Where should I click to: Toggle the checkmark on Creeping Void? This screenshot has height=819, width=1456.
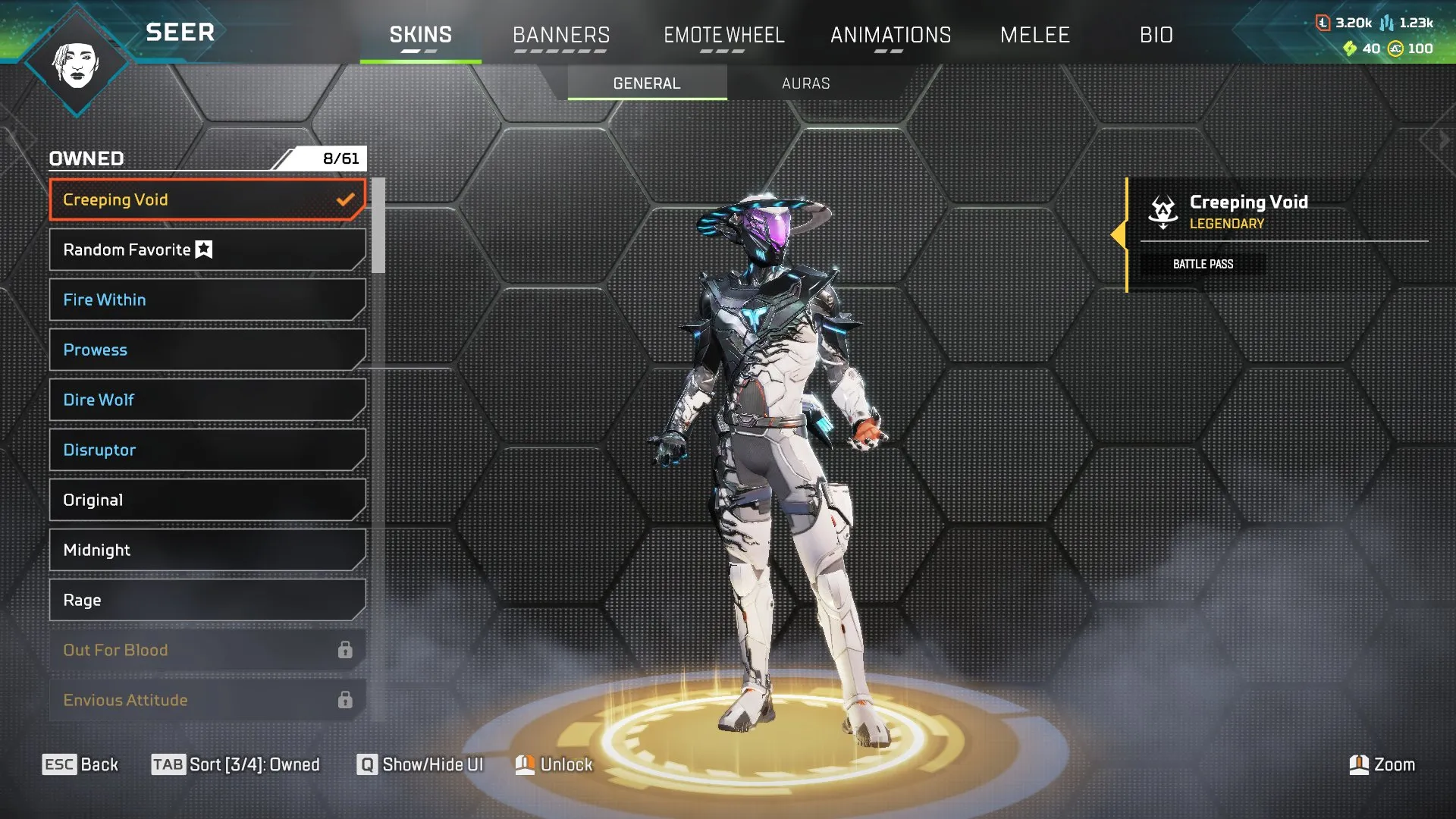(x=347, y=199)
